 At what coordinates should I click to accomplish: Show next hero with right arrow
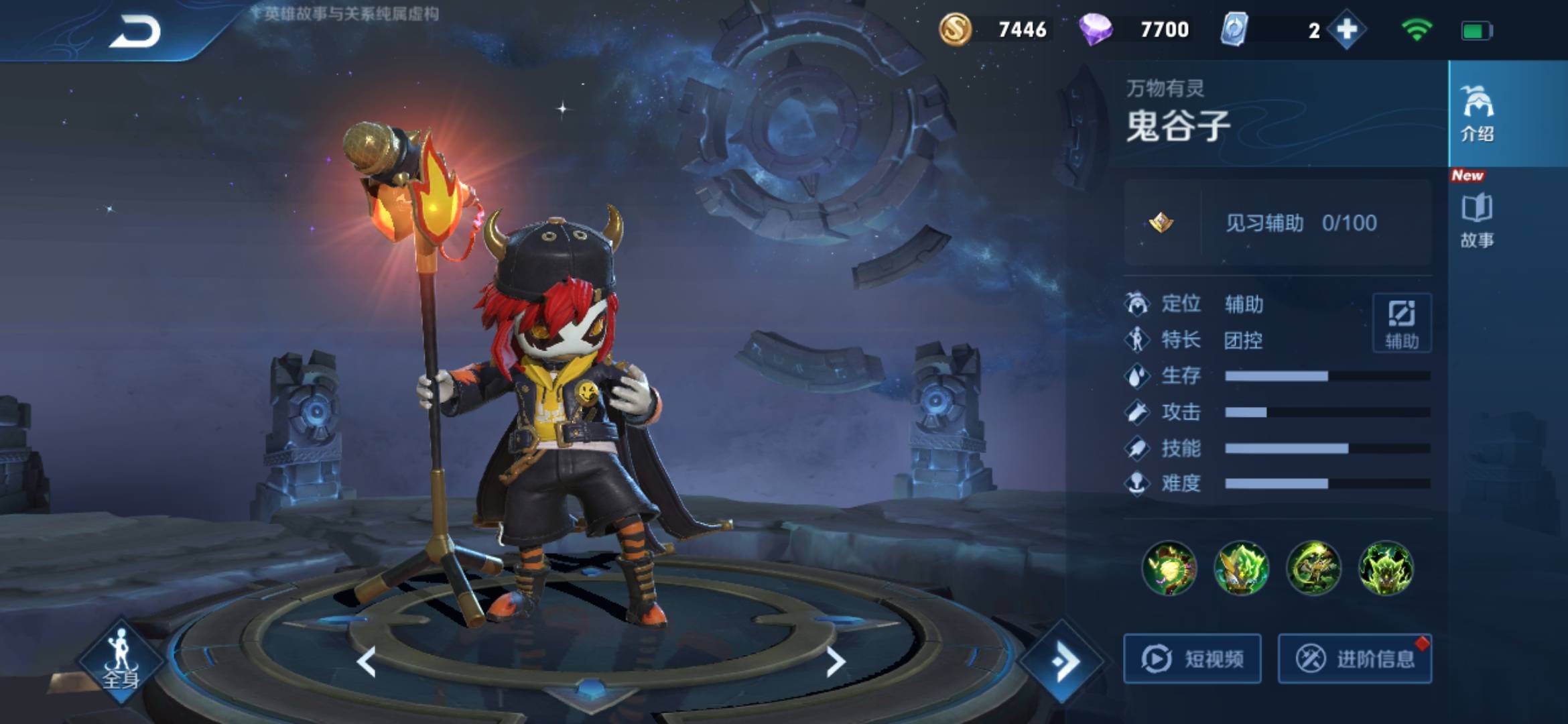(835, 662)
